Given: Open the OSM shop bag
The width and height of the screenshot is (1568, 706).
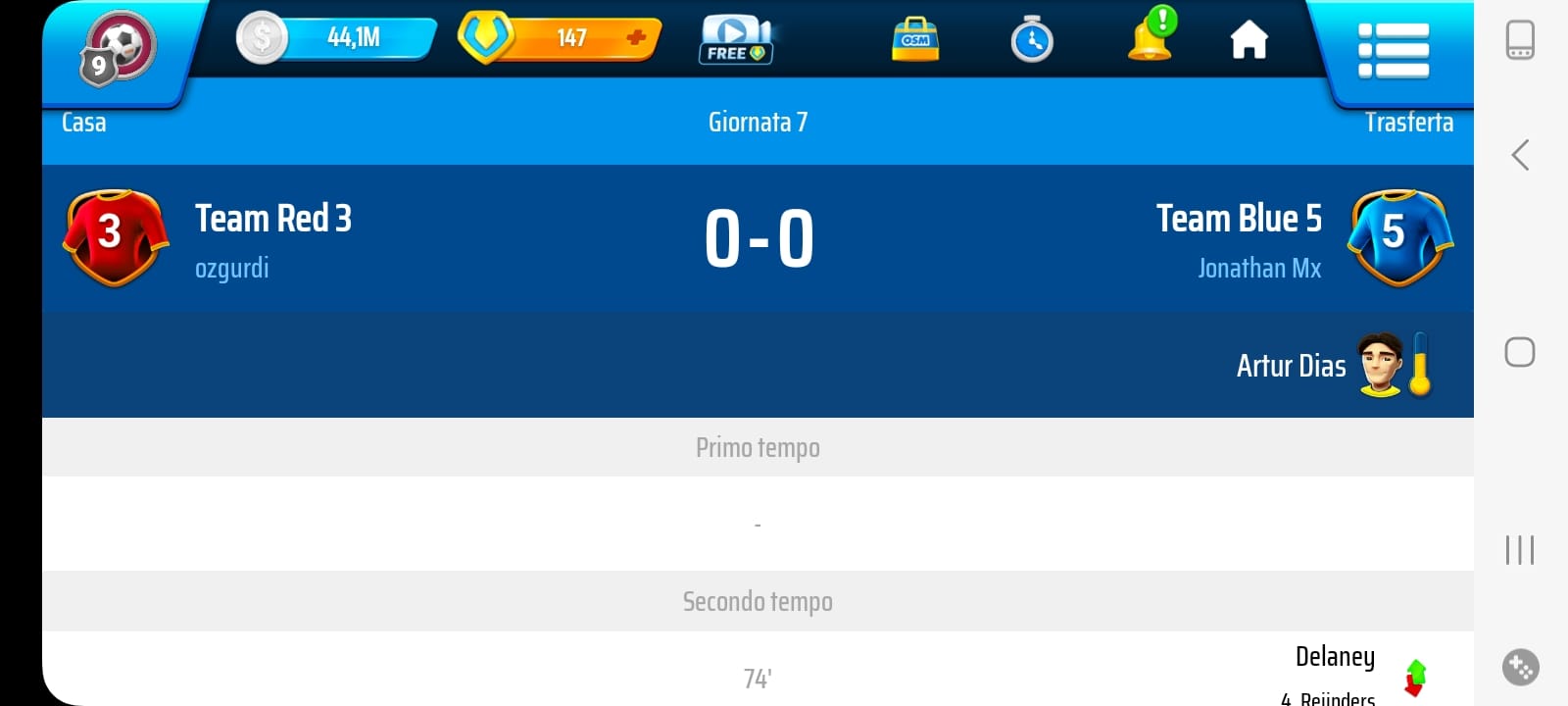Looking at the screenshot, I should (x=915, y=39).
